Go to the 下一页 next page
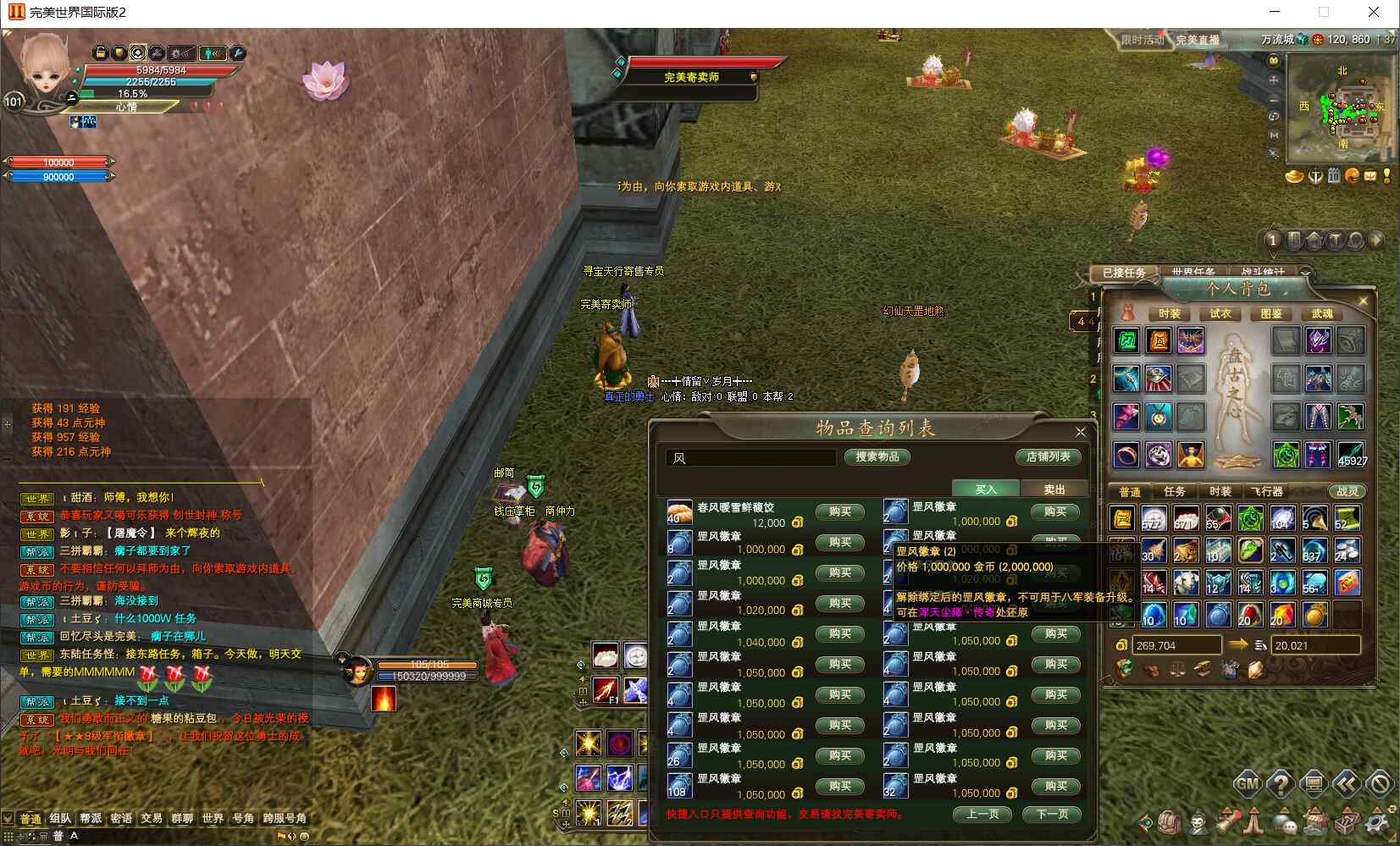 coord(1051,815)
